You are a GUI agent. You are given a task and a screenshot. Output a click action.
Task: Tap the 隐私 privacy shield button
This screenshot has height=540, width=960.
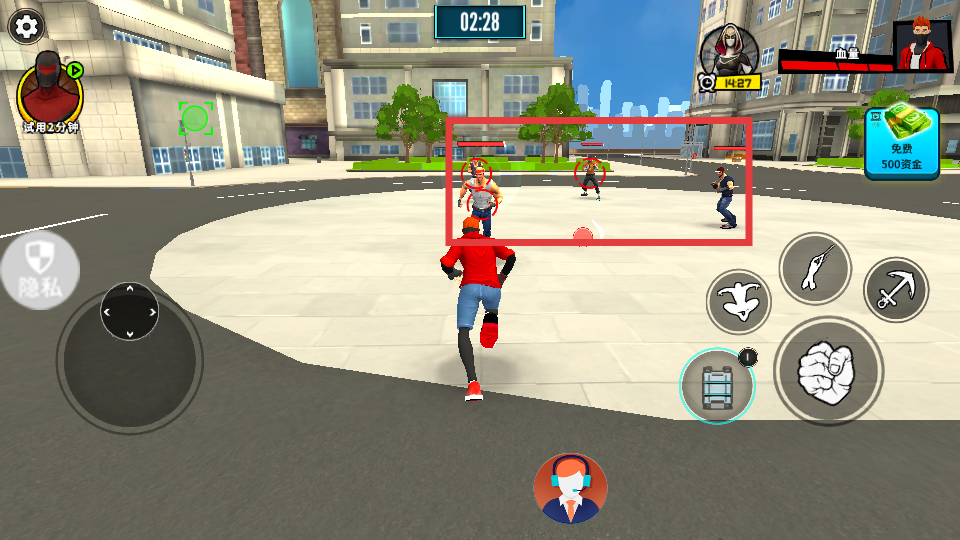coord(39,270)
